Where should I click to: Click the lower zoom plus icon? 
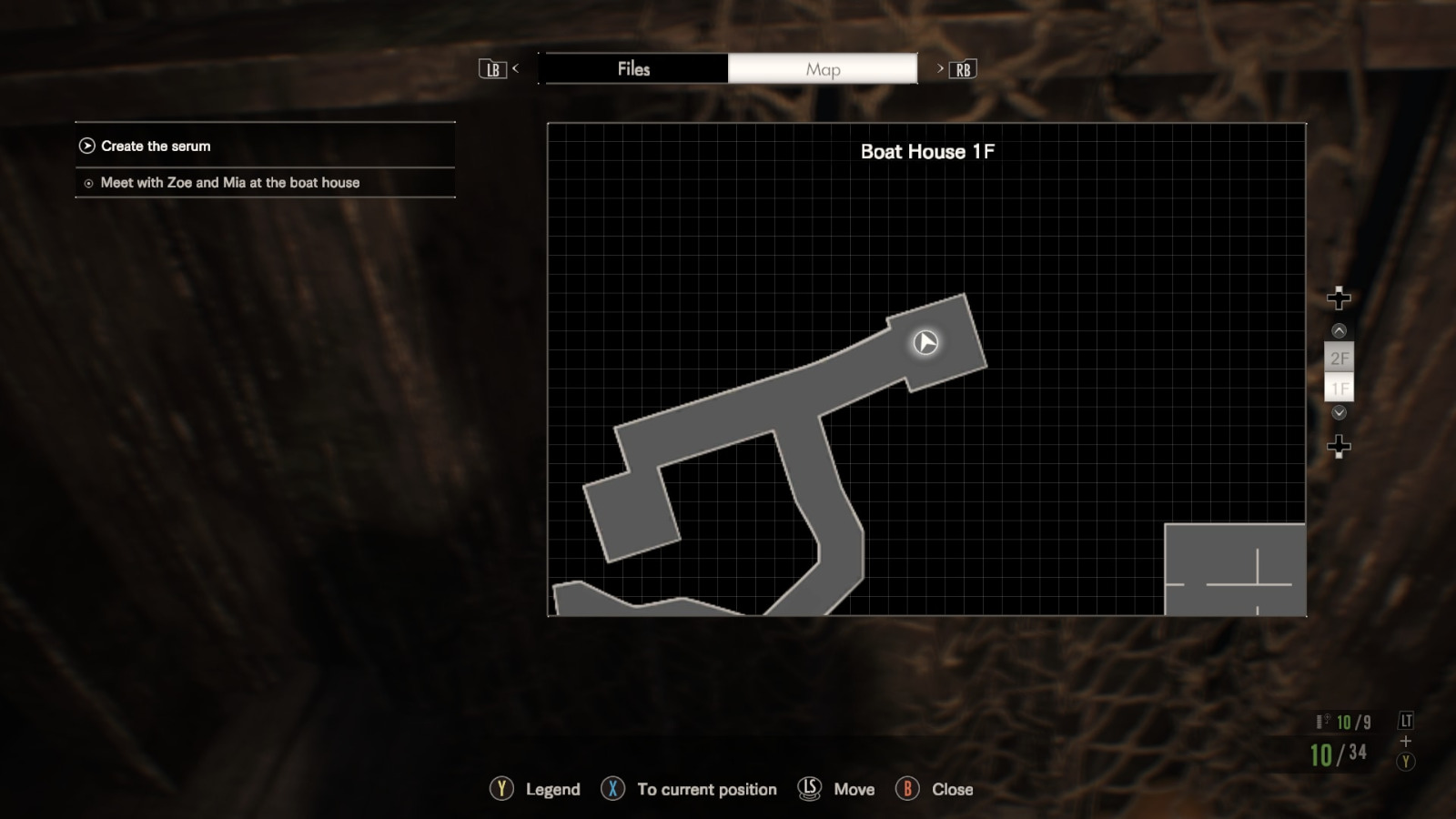pos(1338,446)
